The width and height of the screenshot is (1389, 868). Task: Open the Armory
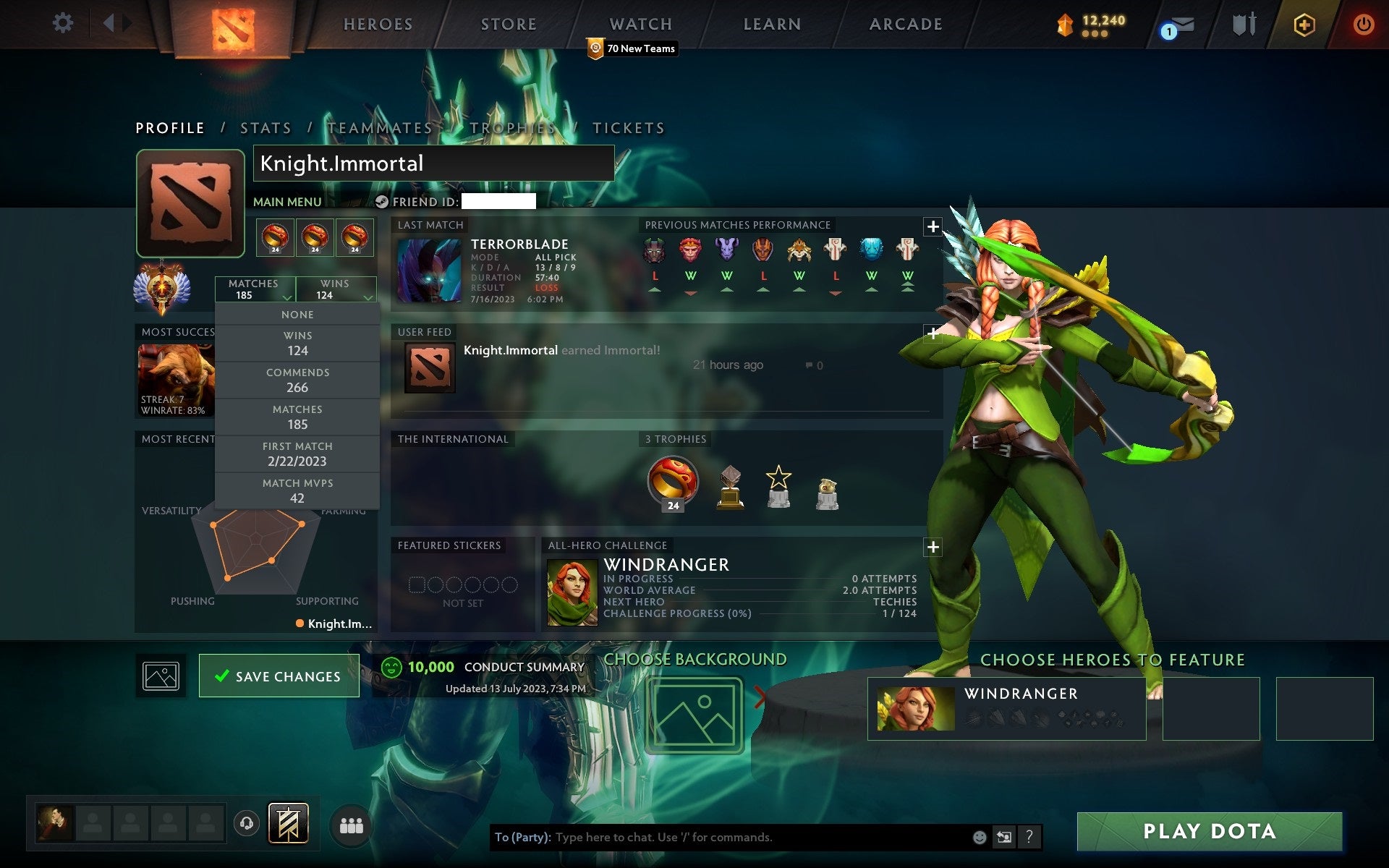click(1242, 24)
